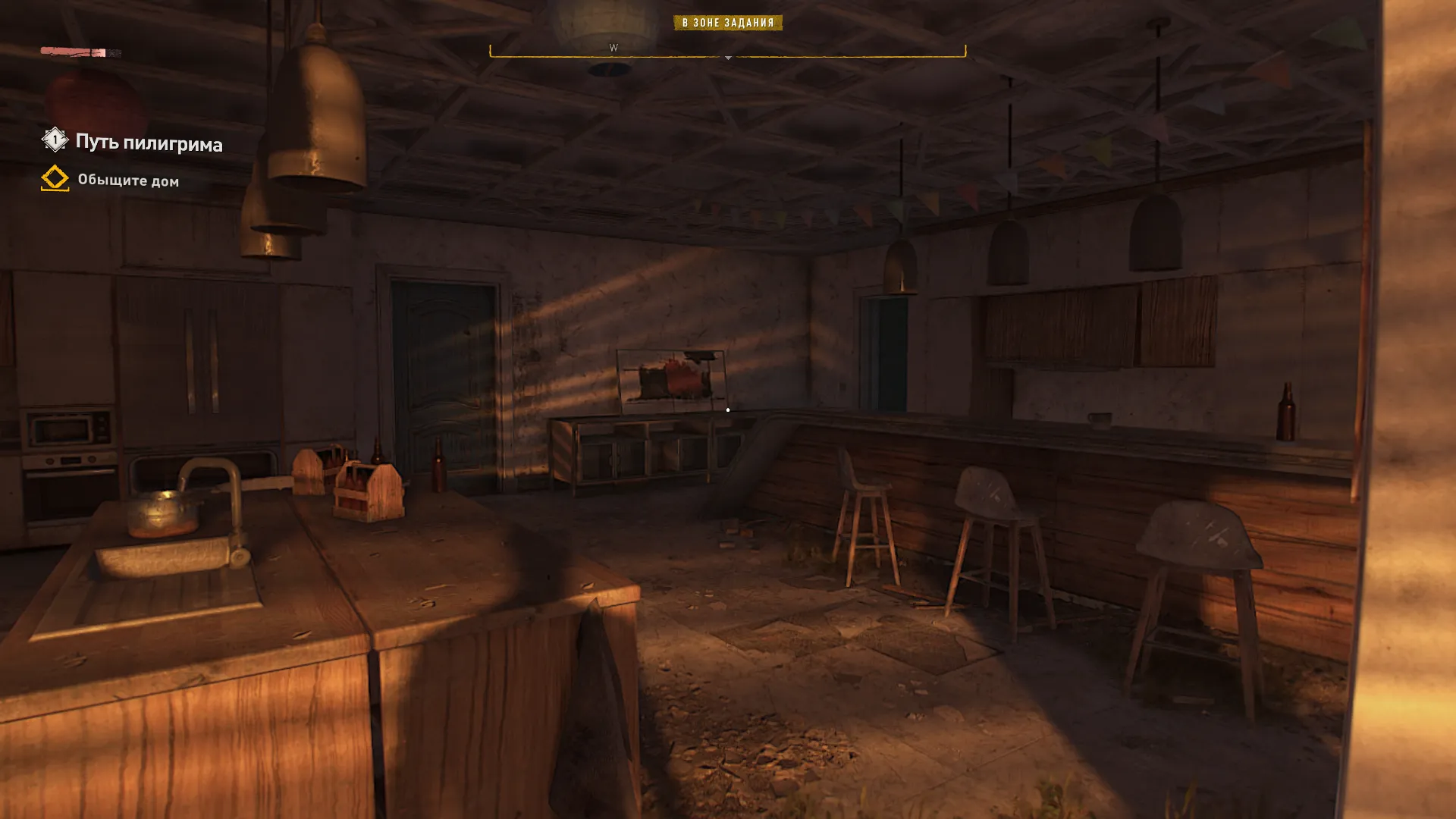Select the quest title Путь пилигрима
This screenshot has width=1456, height=819.
[x=149, y=143]
